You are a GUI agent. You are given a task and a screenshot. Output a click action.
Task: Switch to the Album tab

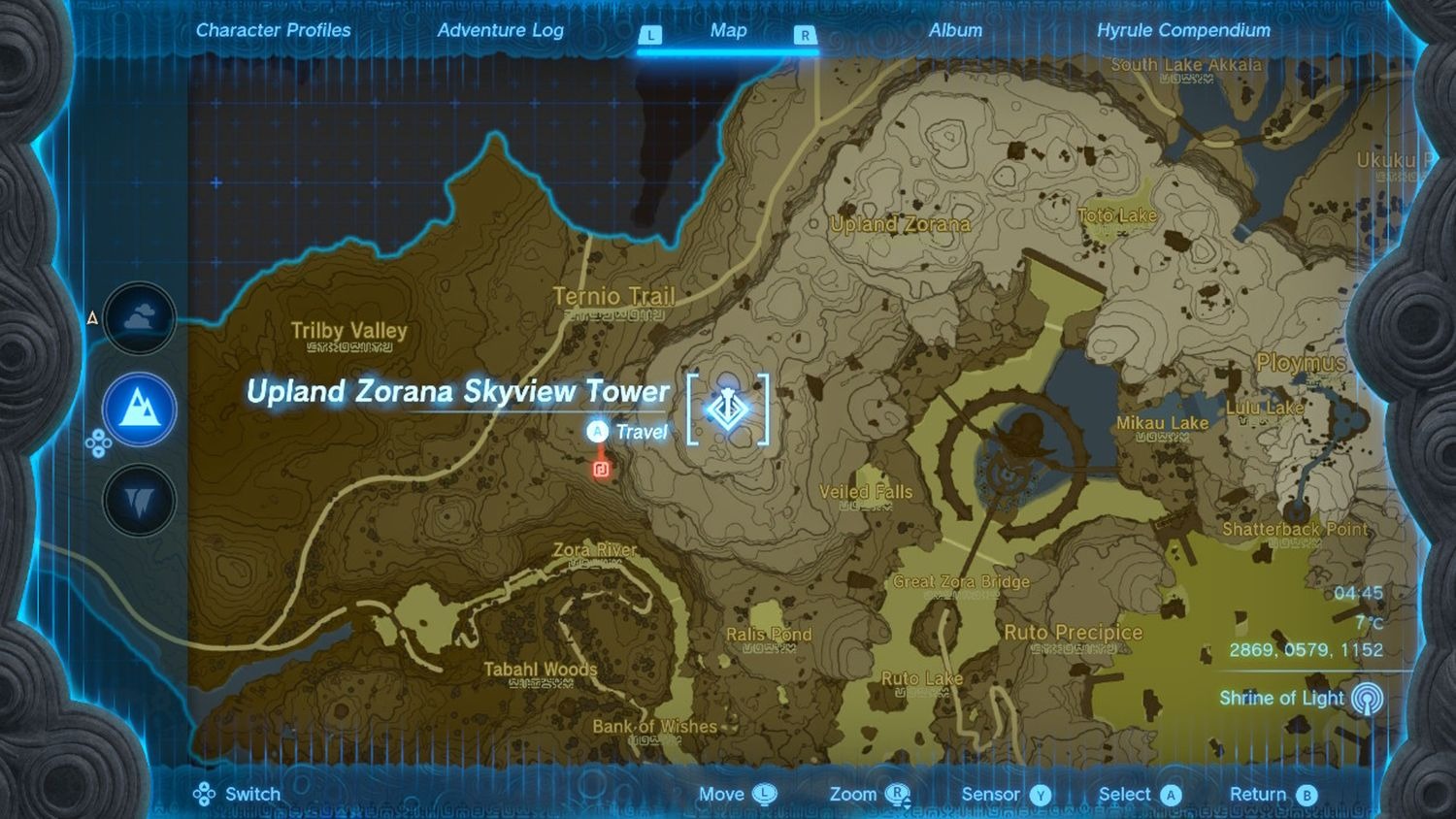point(956,30)
